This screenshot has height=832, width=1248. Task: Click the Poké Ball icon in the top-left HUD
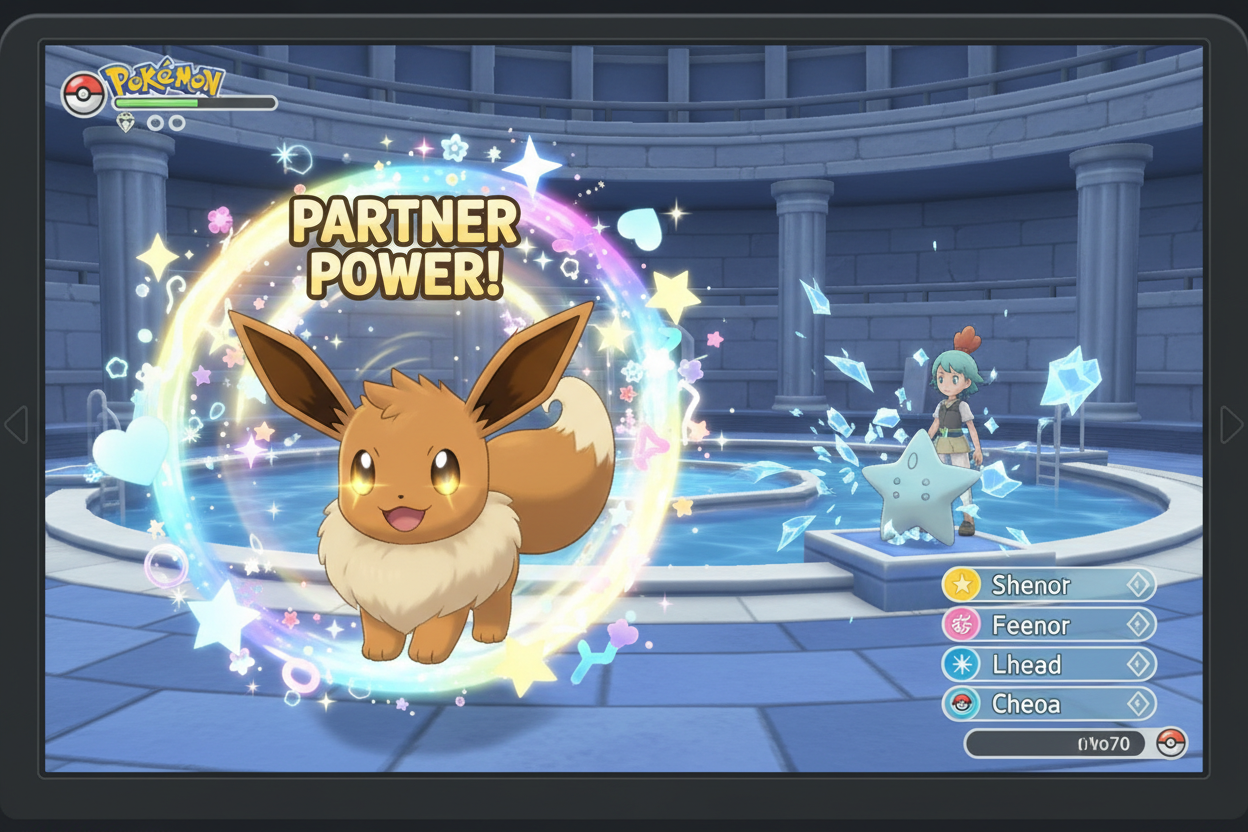pos(82,94)
